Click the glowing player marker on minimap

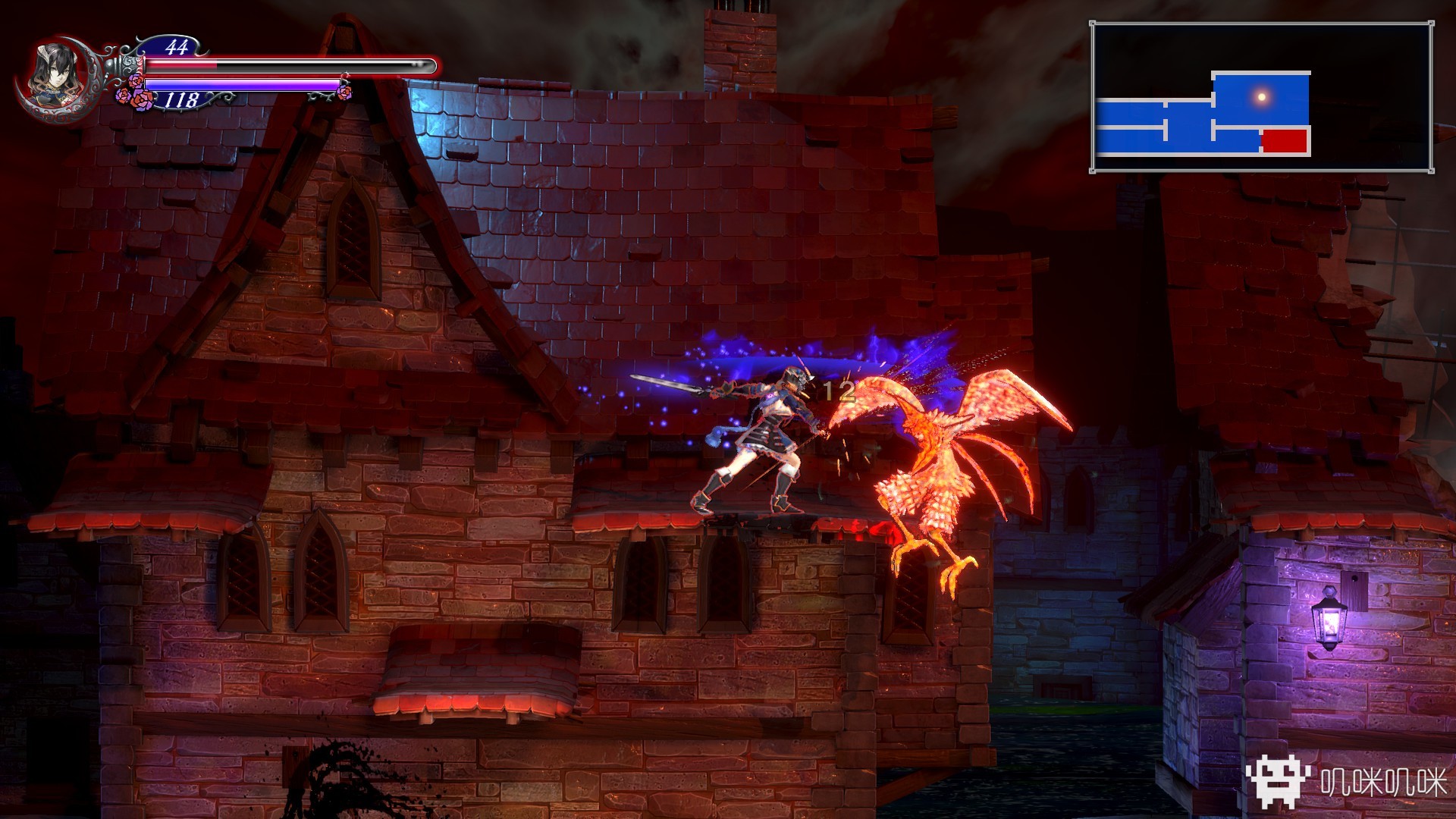pyautogui.click(x=1262, y=96)
